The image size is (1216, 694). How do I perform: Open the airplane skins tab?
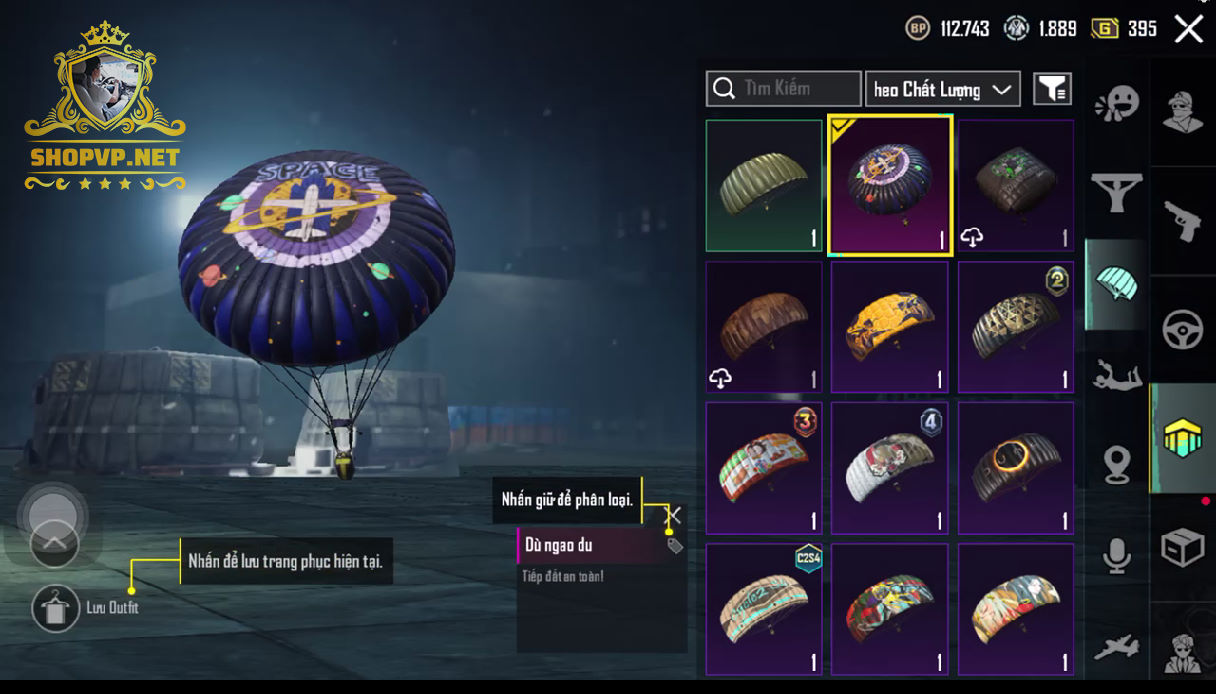pos(1116,646)
